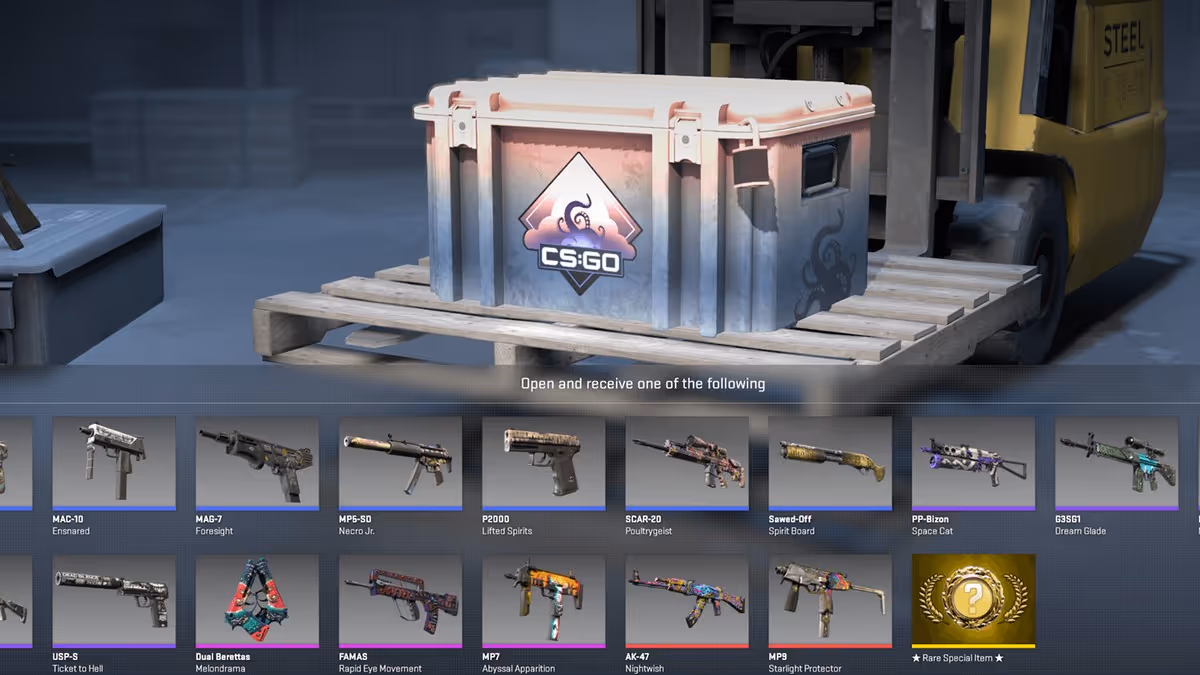Select the AK-47 Nightwish item
1200x675 pixels.
(687, 600)
